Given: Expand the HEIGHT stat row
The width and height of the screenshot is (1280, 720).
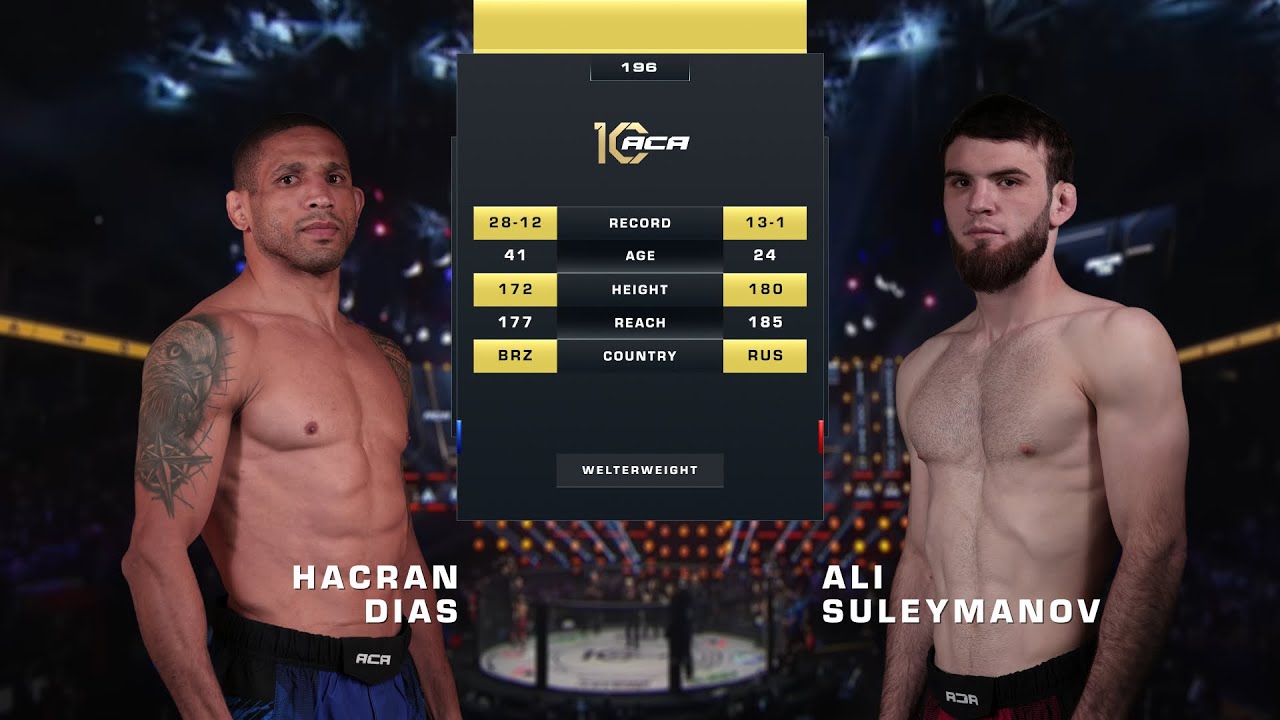Looking at the screenshot, I should 640,289.
